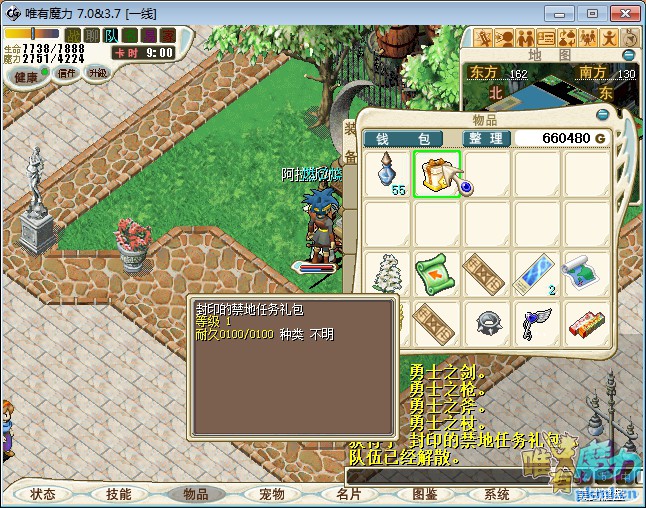Open the 状态 status menu
The image size is (646, 508).
(x=43, y=494)
